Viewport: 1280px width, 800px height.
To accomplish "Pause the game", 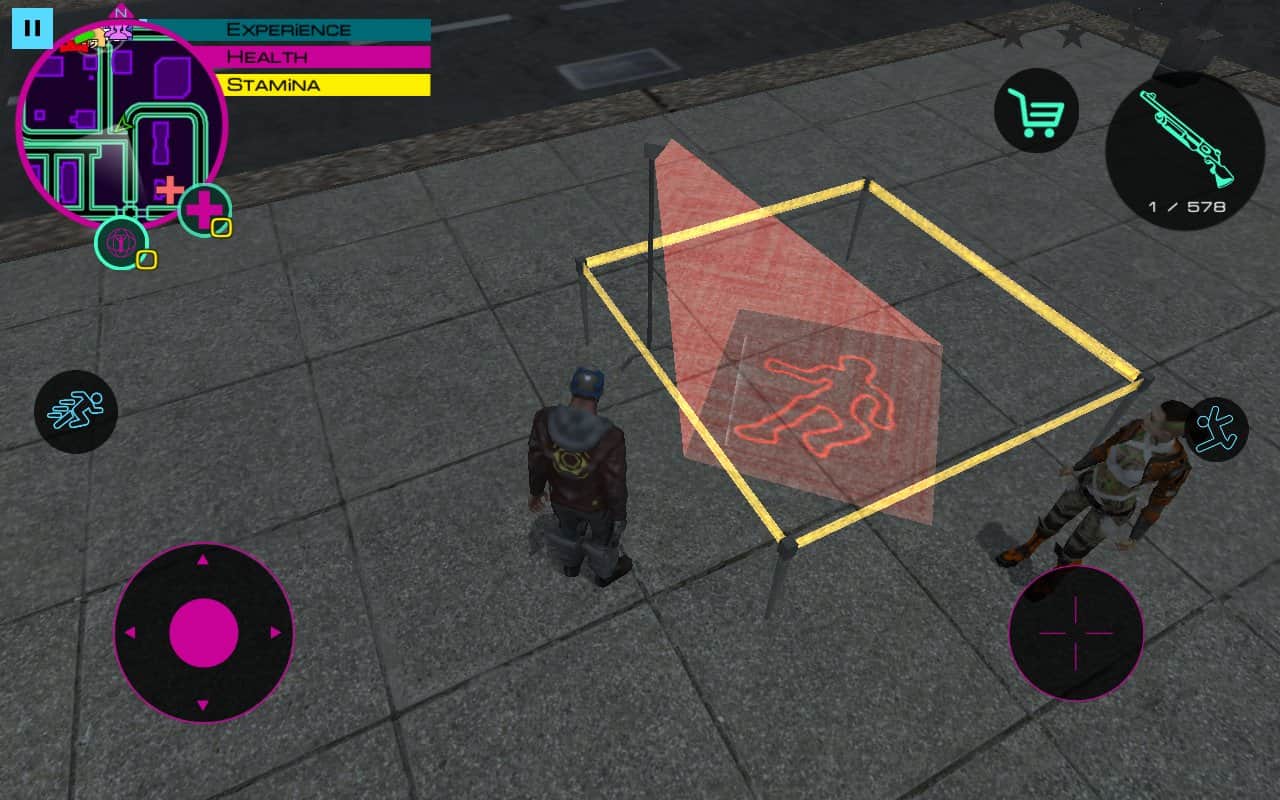I will [33, 27].
